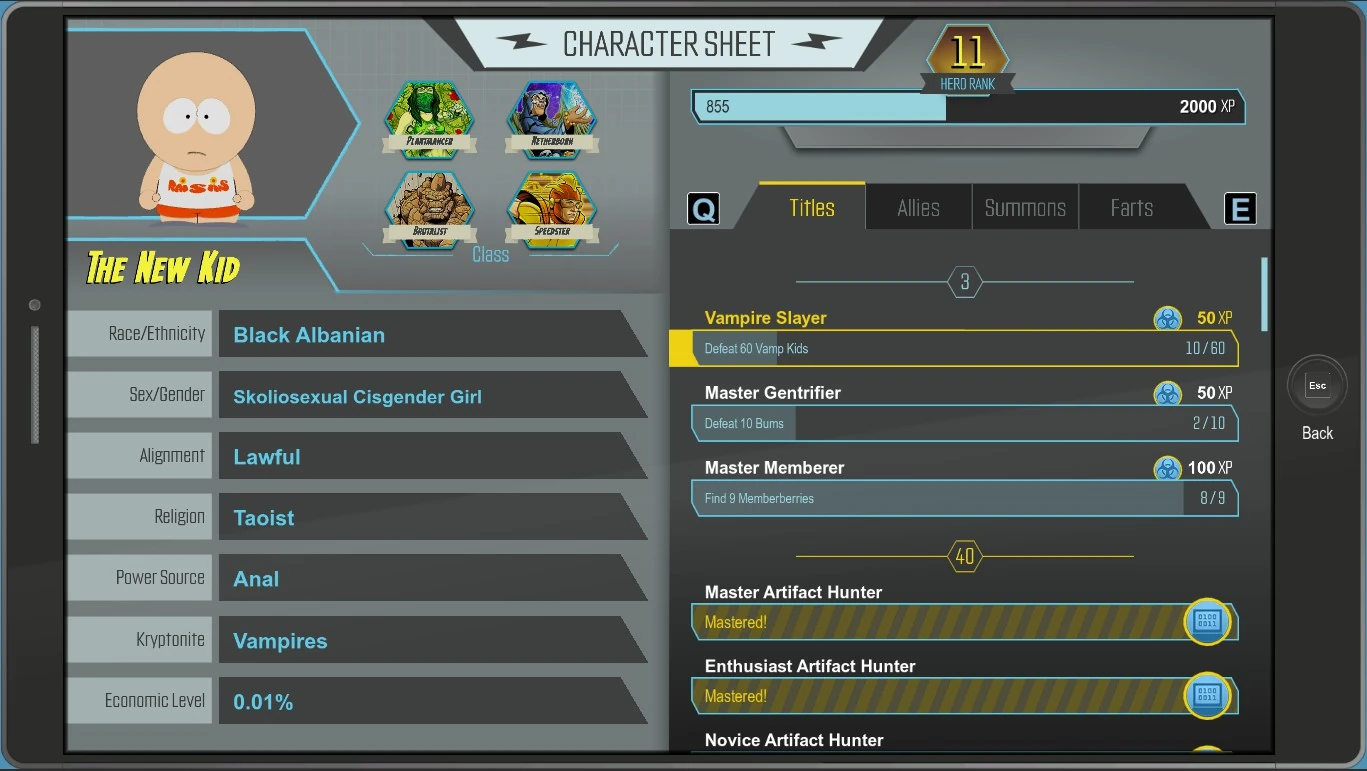Click the Mastered icon on Master Artifact Hunter
This screenshot has width=1367, height=771.
click(1206, 621)
